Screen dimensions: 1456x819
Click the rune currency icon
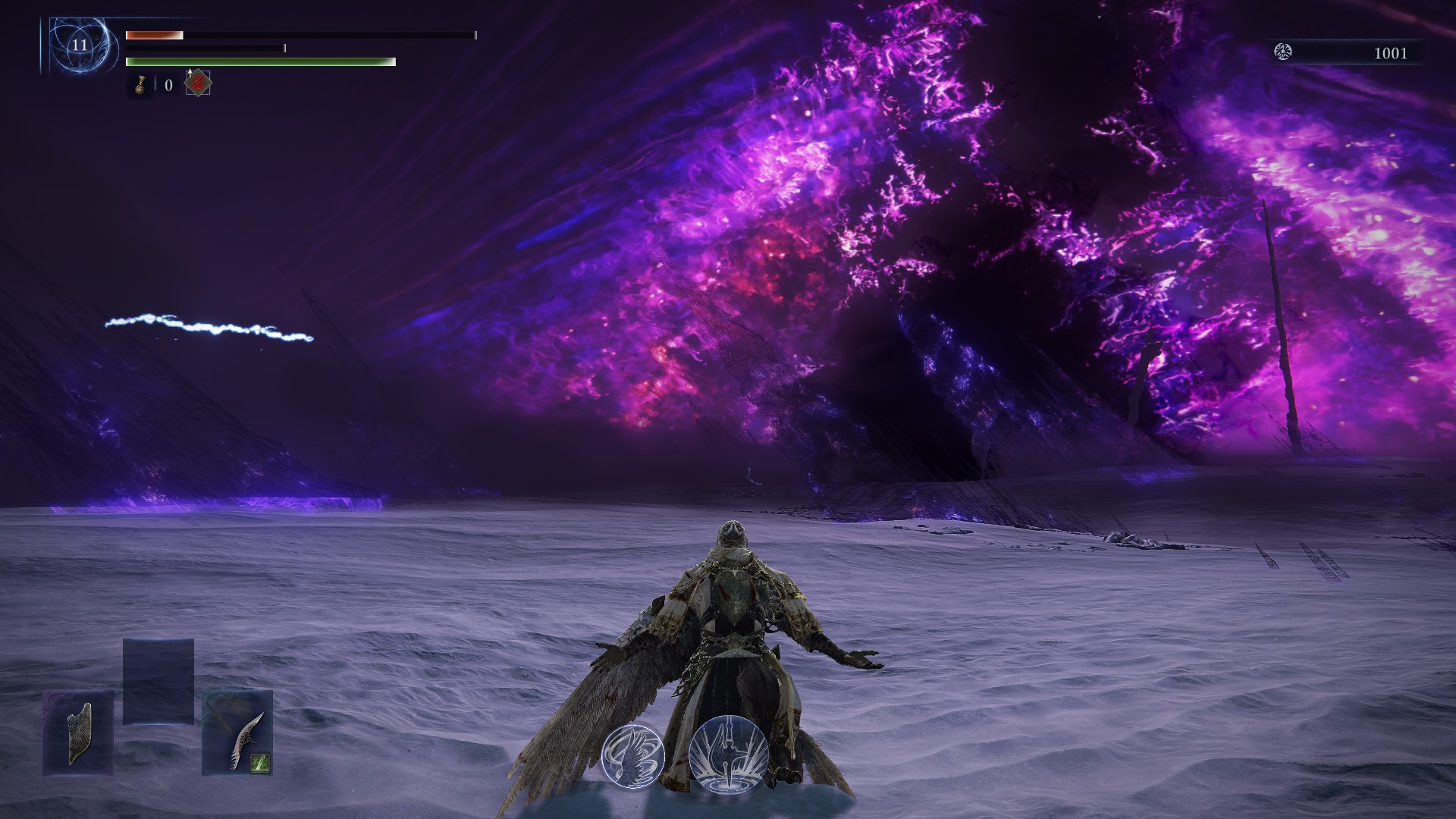pos(1283,52)
